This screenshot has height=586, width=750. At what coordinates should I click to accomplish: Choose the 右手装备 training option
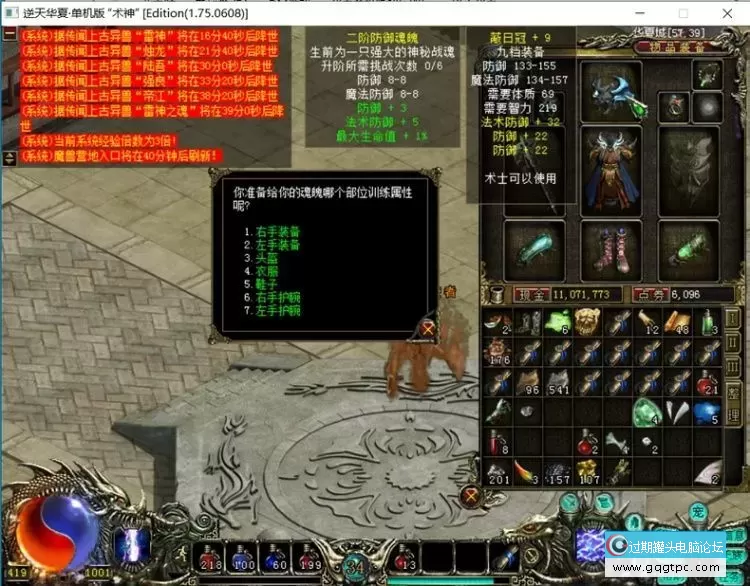pos(279,231)
